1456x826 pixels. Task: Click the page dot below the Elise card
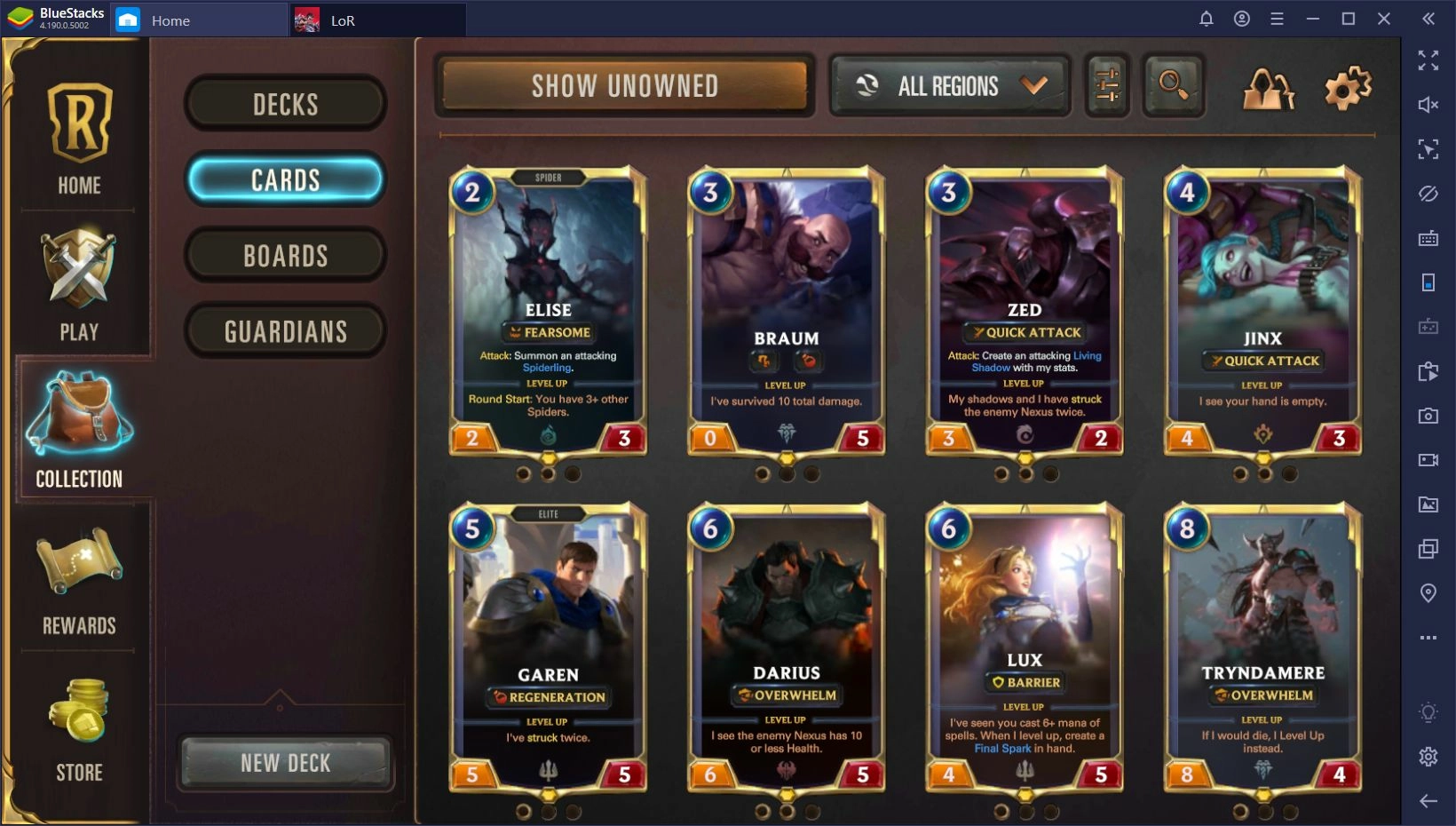548,473
